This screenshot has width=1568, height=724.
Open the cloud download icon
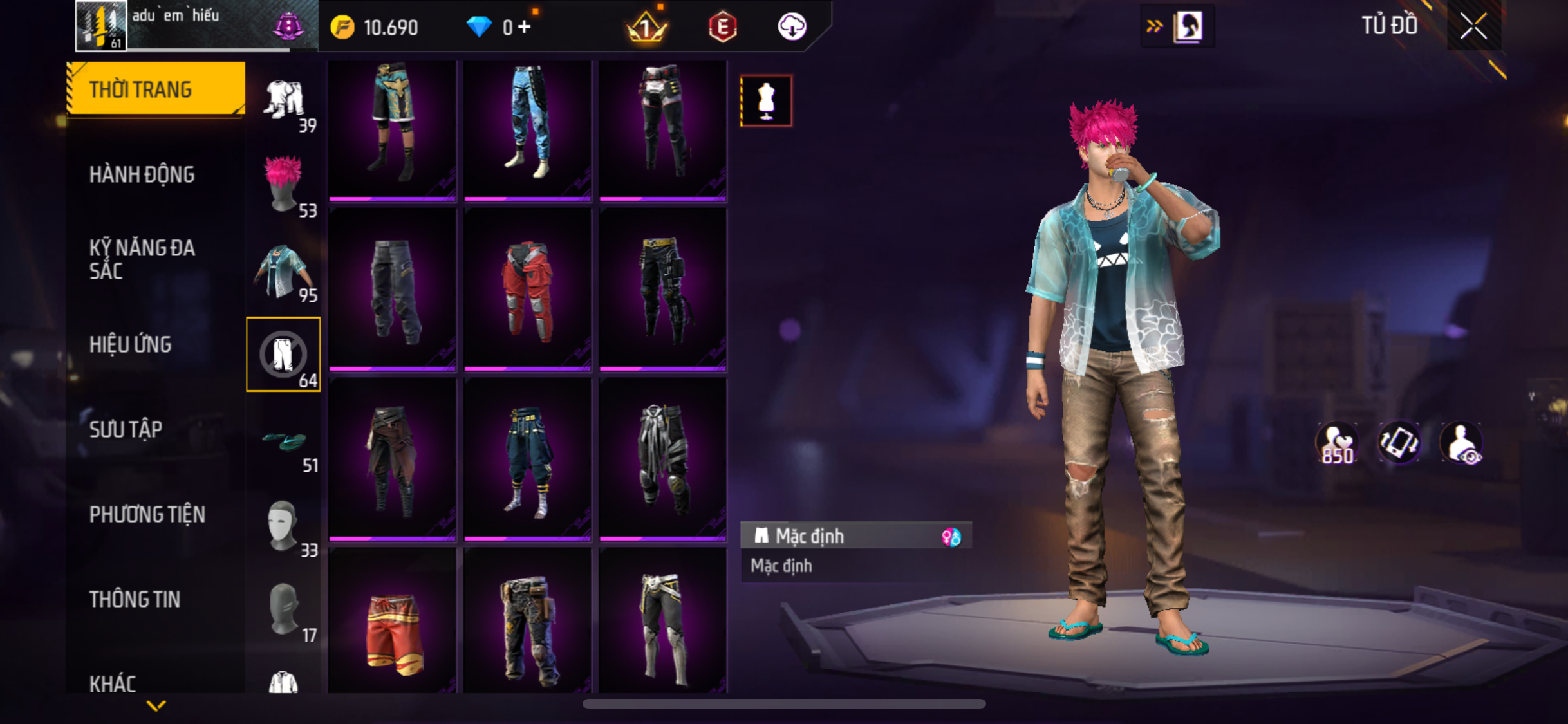[x=792, y=27]
